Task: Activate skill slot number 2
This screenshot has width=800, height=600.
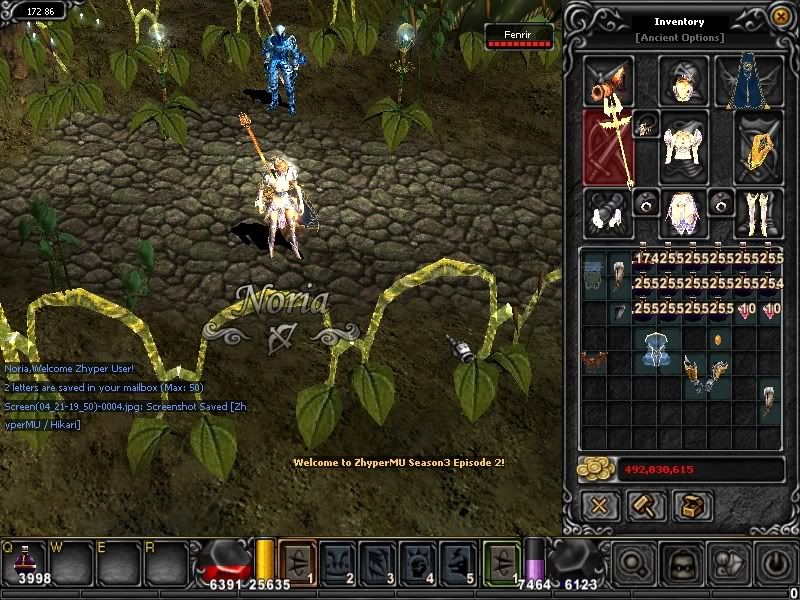Action: [x=346, y=561]
